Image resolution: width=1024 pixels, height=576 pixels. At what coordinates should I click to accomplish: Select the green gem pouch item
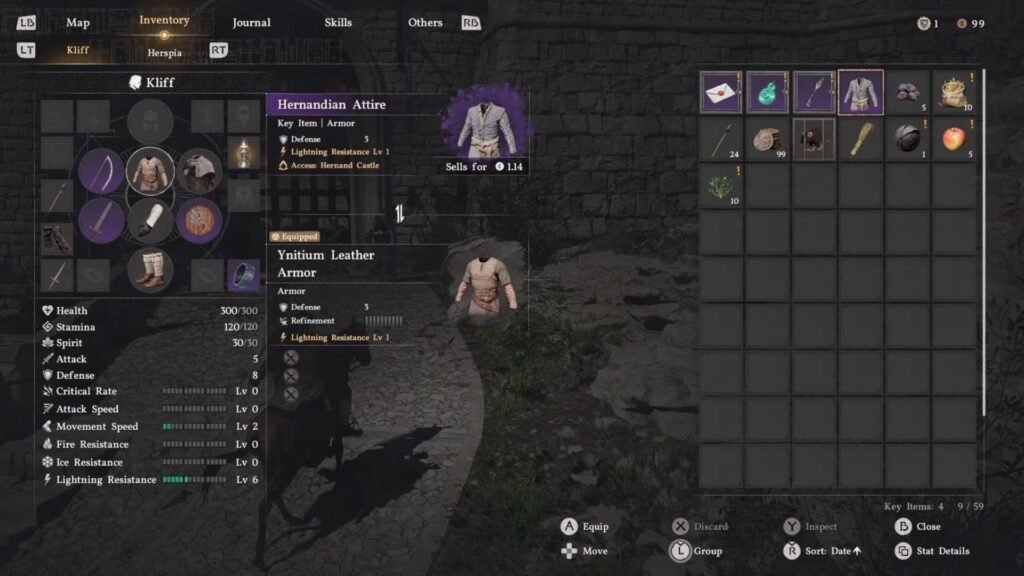click(x=767, y=93)
